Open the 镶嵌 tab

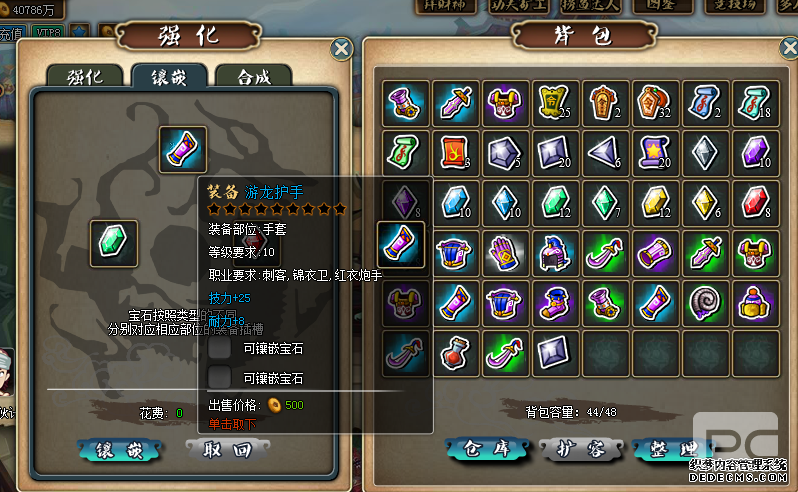[x=169, y=76]
